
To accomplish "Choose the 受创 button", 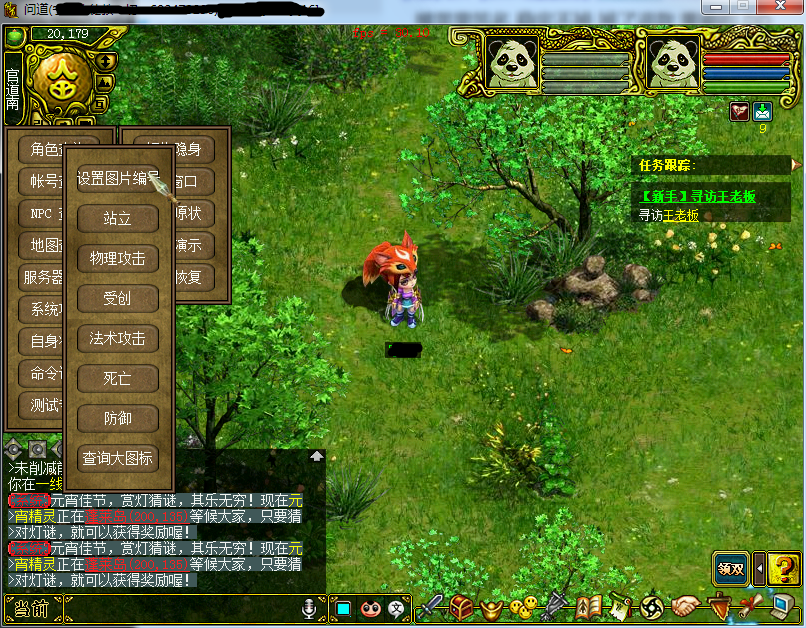I will coord(118,298).
